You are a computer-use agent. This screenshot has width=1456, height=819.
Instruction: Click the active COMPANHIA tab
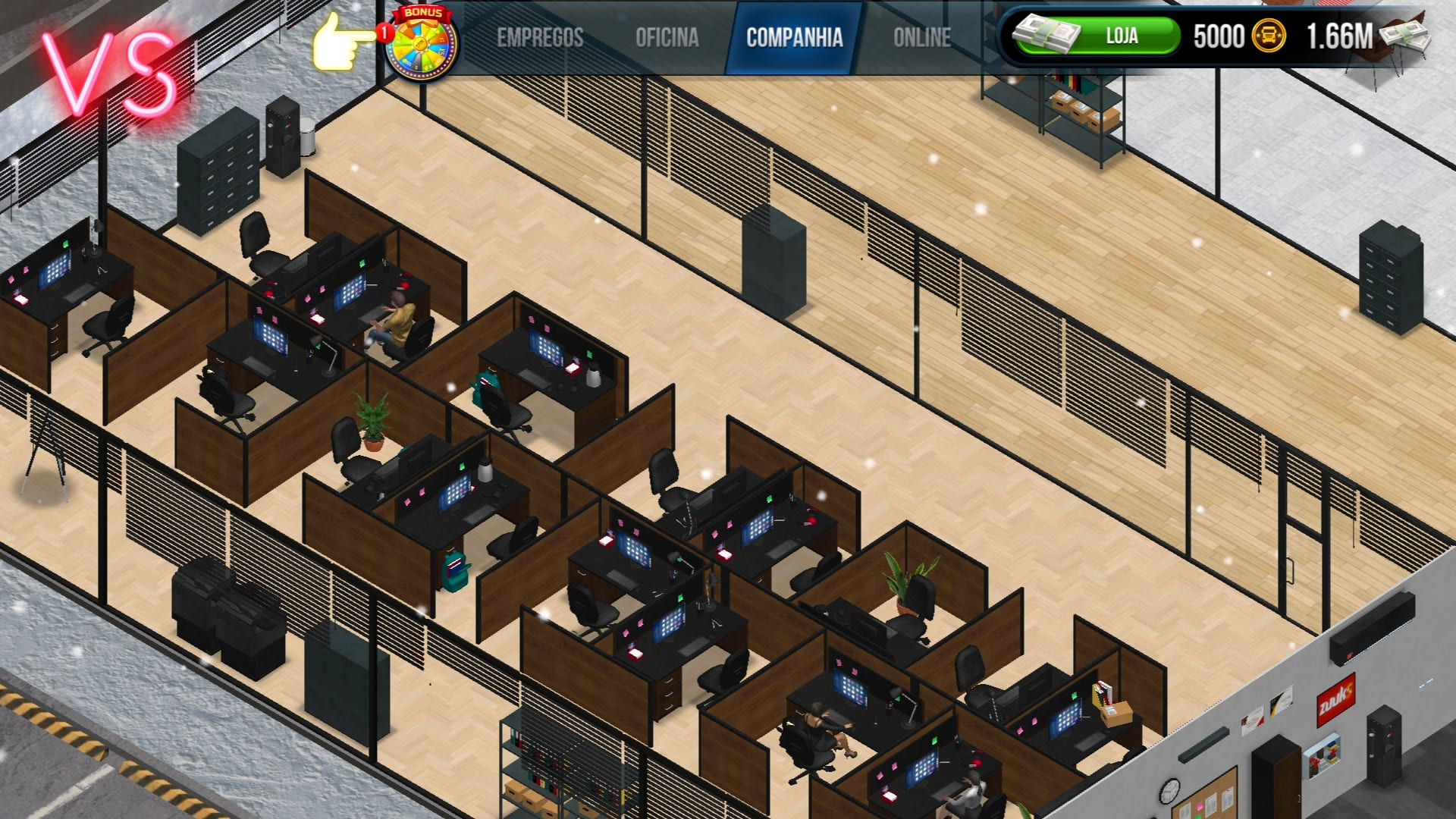tap(794, 35)
